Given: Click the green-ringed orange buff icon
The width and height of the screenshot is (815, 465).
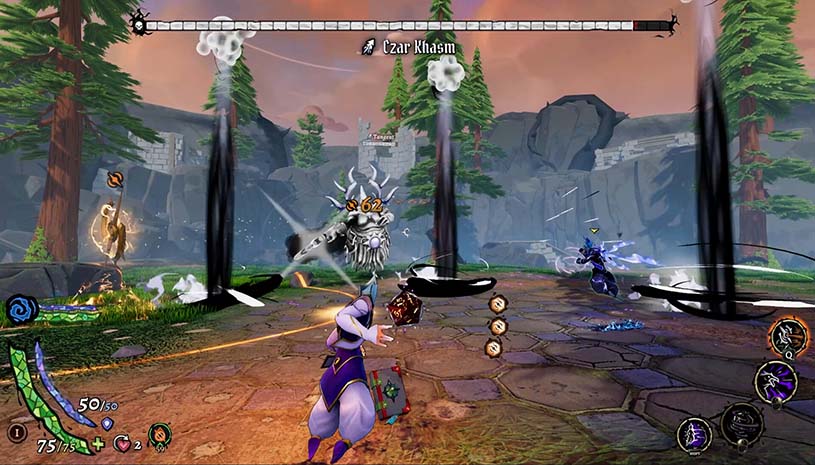Looking at the screenshot, I should pyautogui.click(x=159, y=435).
